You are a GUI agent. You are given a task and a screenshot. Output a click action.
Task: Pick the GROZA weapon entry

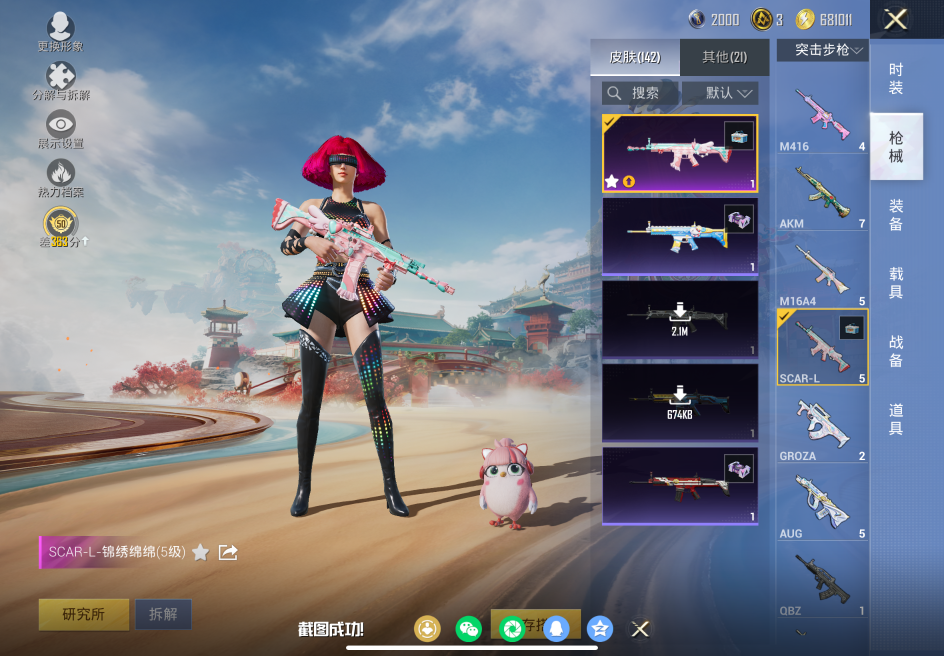click(822, 427)
